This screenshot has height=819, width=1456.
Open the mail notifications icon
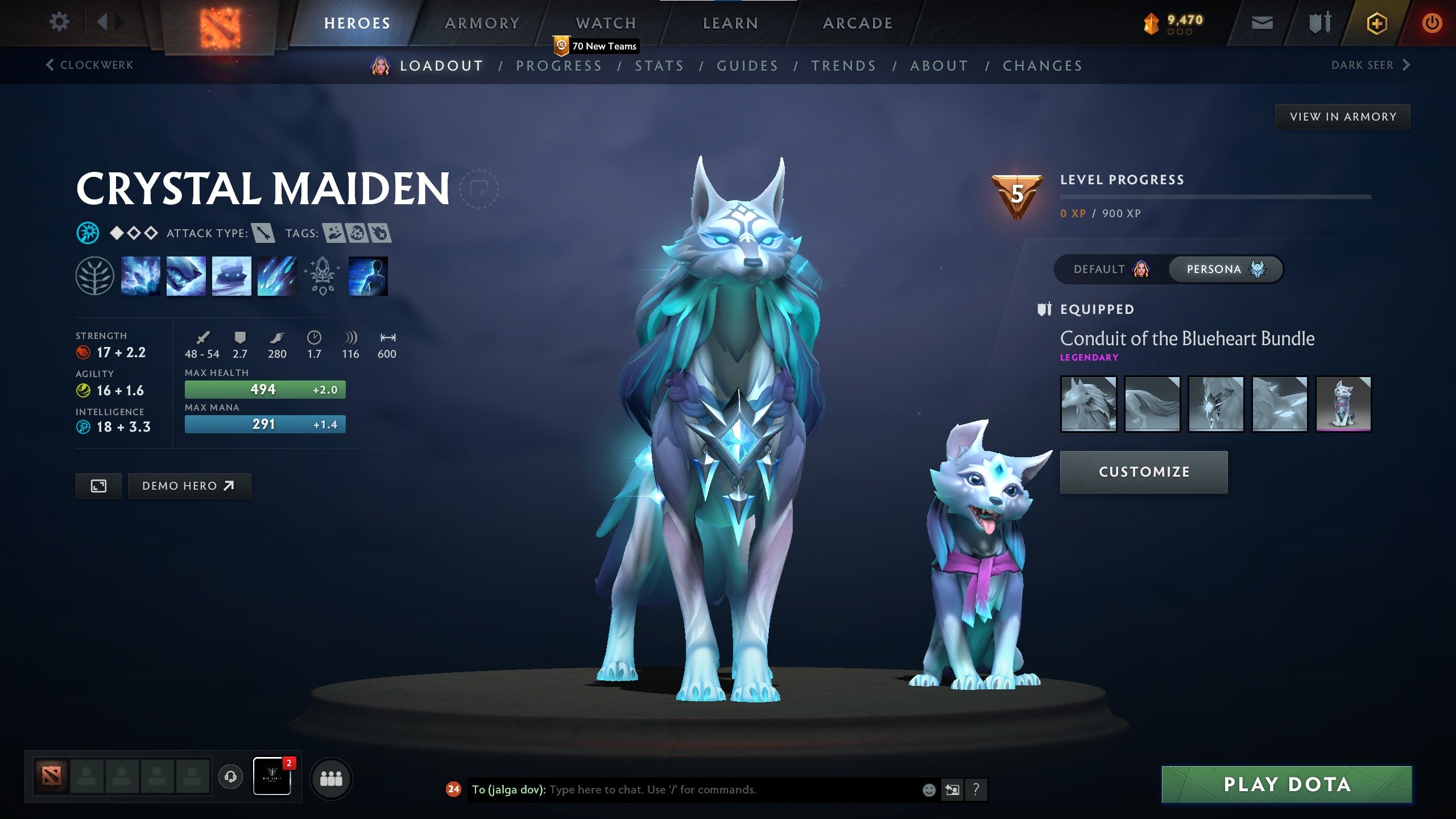[1261, 23]
